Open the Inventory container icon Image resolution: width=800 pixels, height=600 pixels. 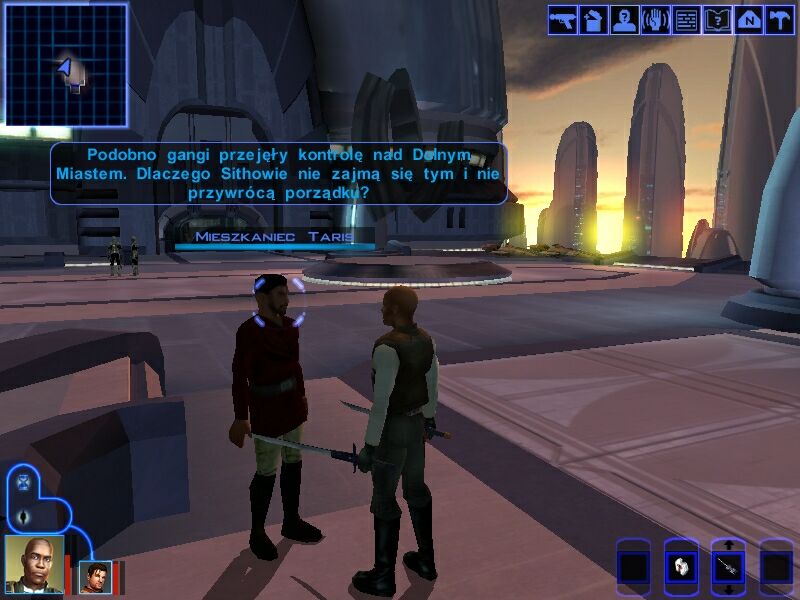click(594, 20)
